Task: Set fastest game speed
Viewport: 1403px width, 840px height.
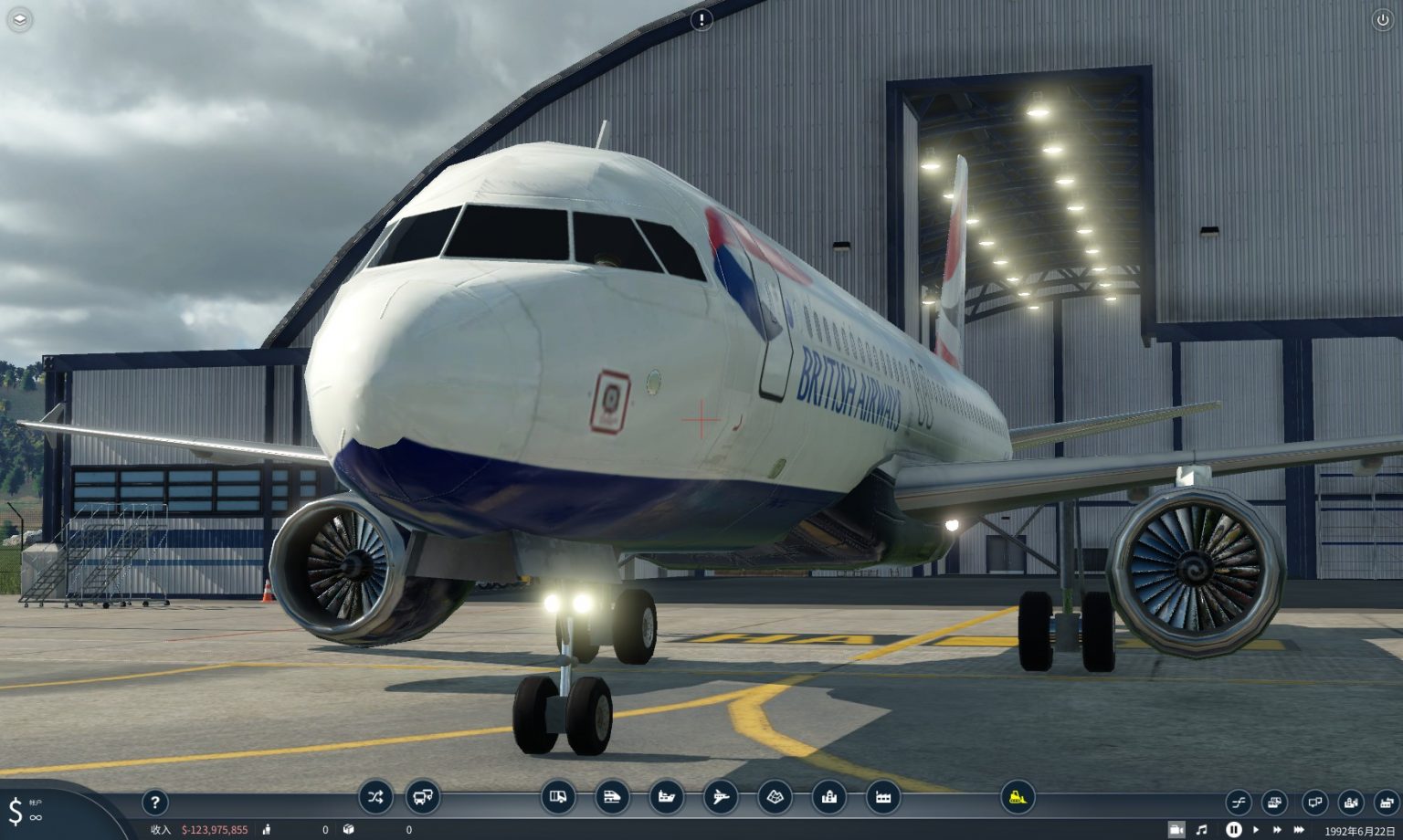Action: pos(1298,830)
